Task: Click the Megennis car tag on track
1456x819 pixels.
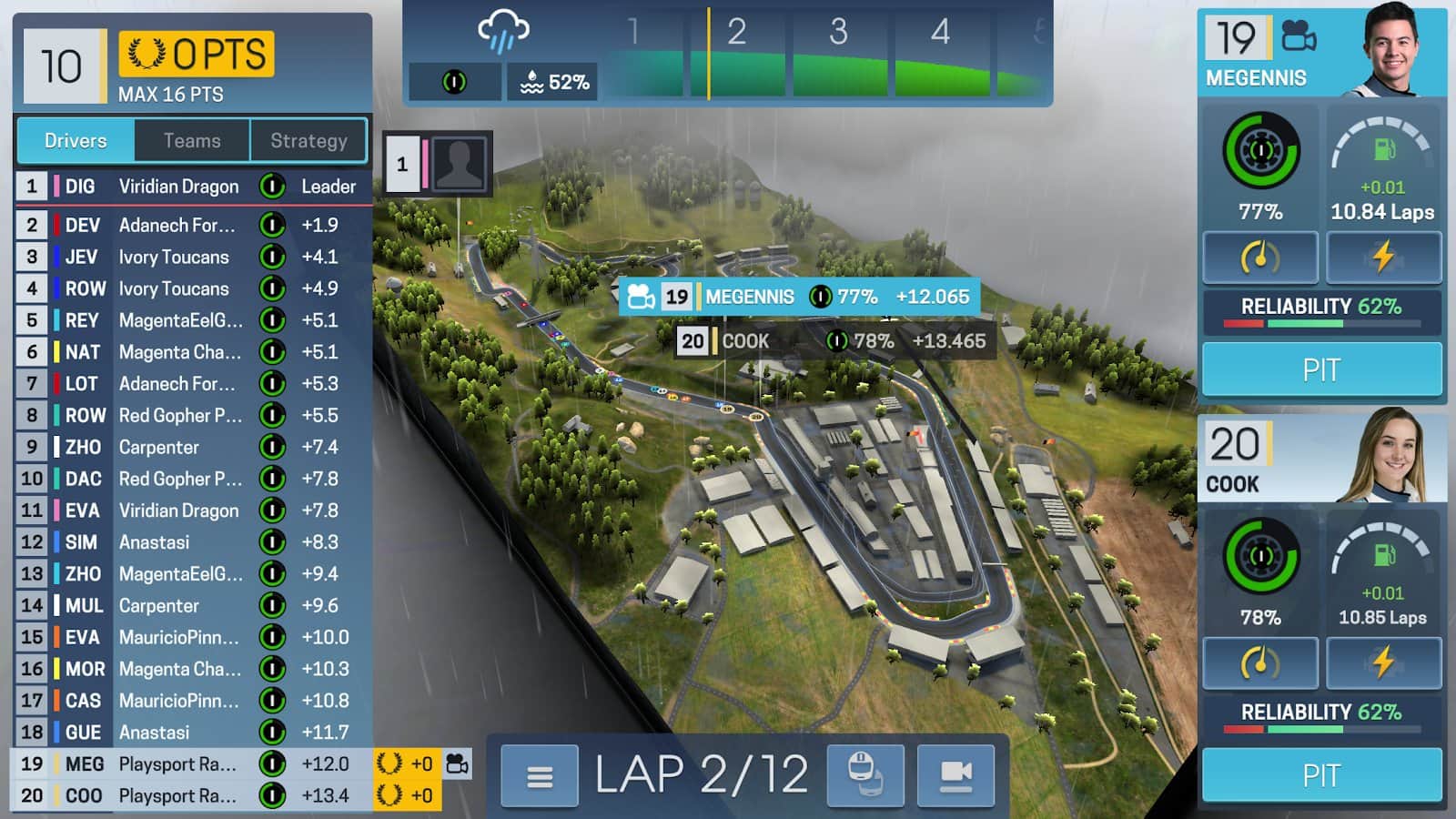Action: (799, 297)
